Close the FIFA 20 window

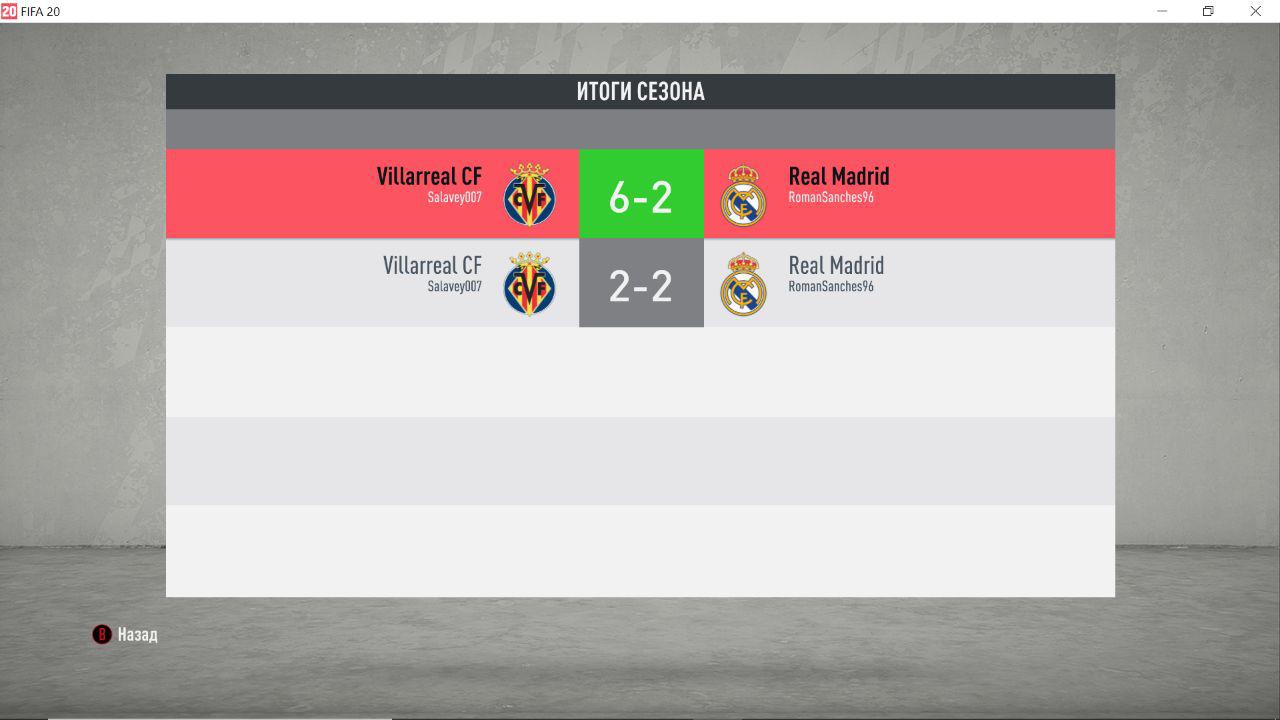tap(1255, 11)
